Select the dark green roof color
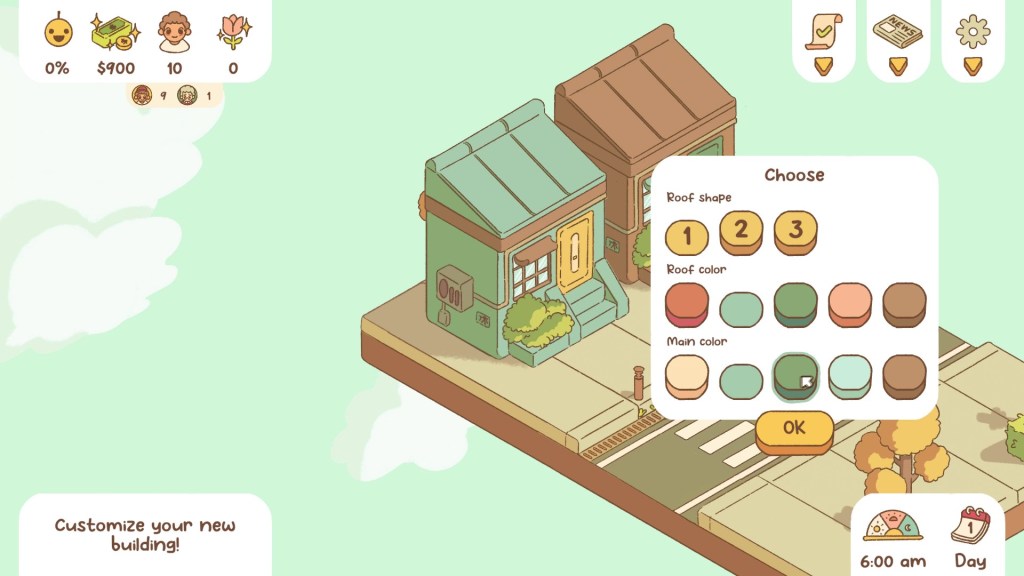This screenshot has height=576, width=1024. click(x=795, y=303)
